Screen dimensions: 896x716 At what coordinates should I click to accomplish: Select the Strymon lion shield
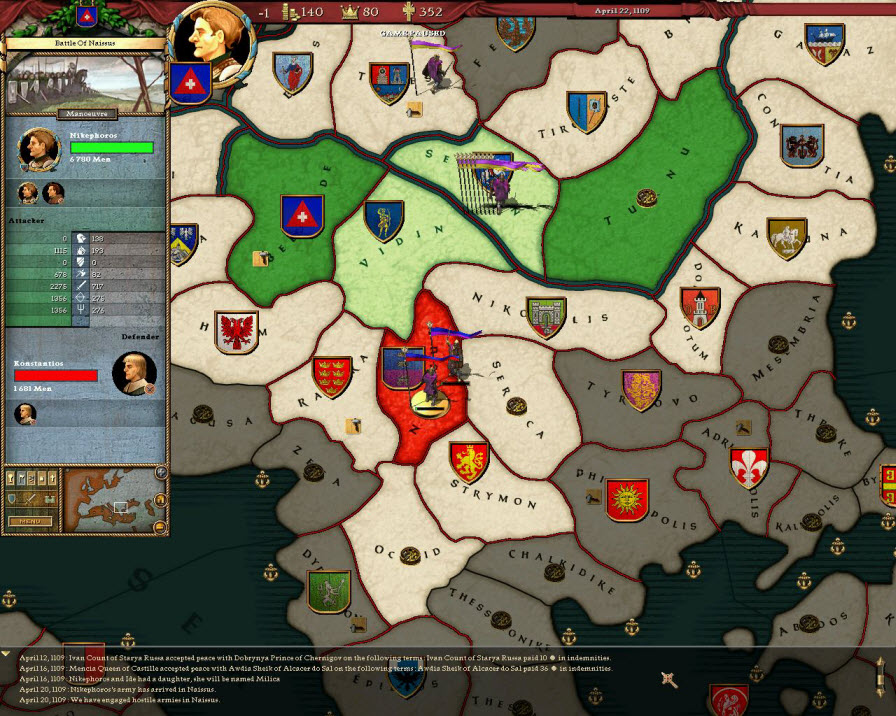pos(468,462)
